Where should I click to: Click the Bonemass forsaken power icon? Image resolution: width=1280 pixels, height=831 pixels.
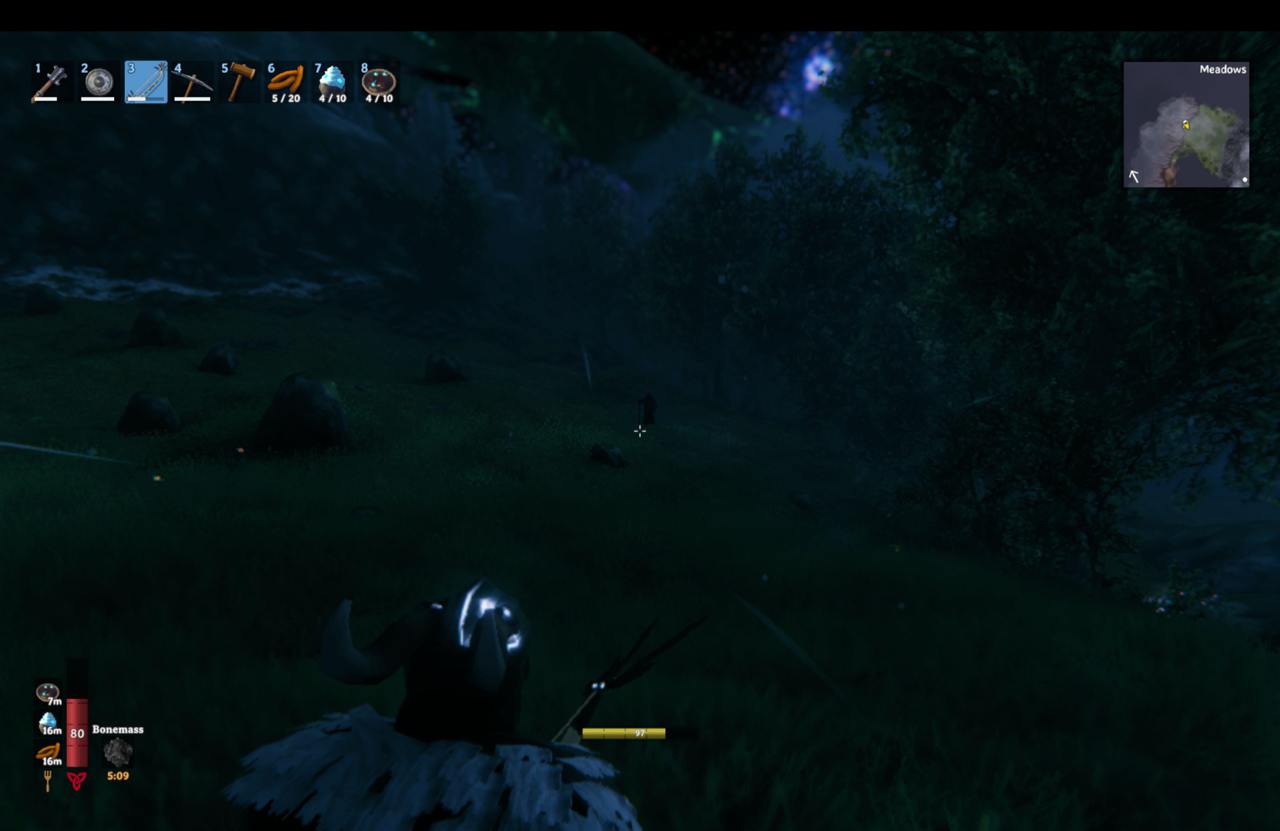pos(118,752)
